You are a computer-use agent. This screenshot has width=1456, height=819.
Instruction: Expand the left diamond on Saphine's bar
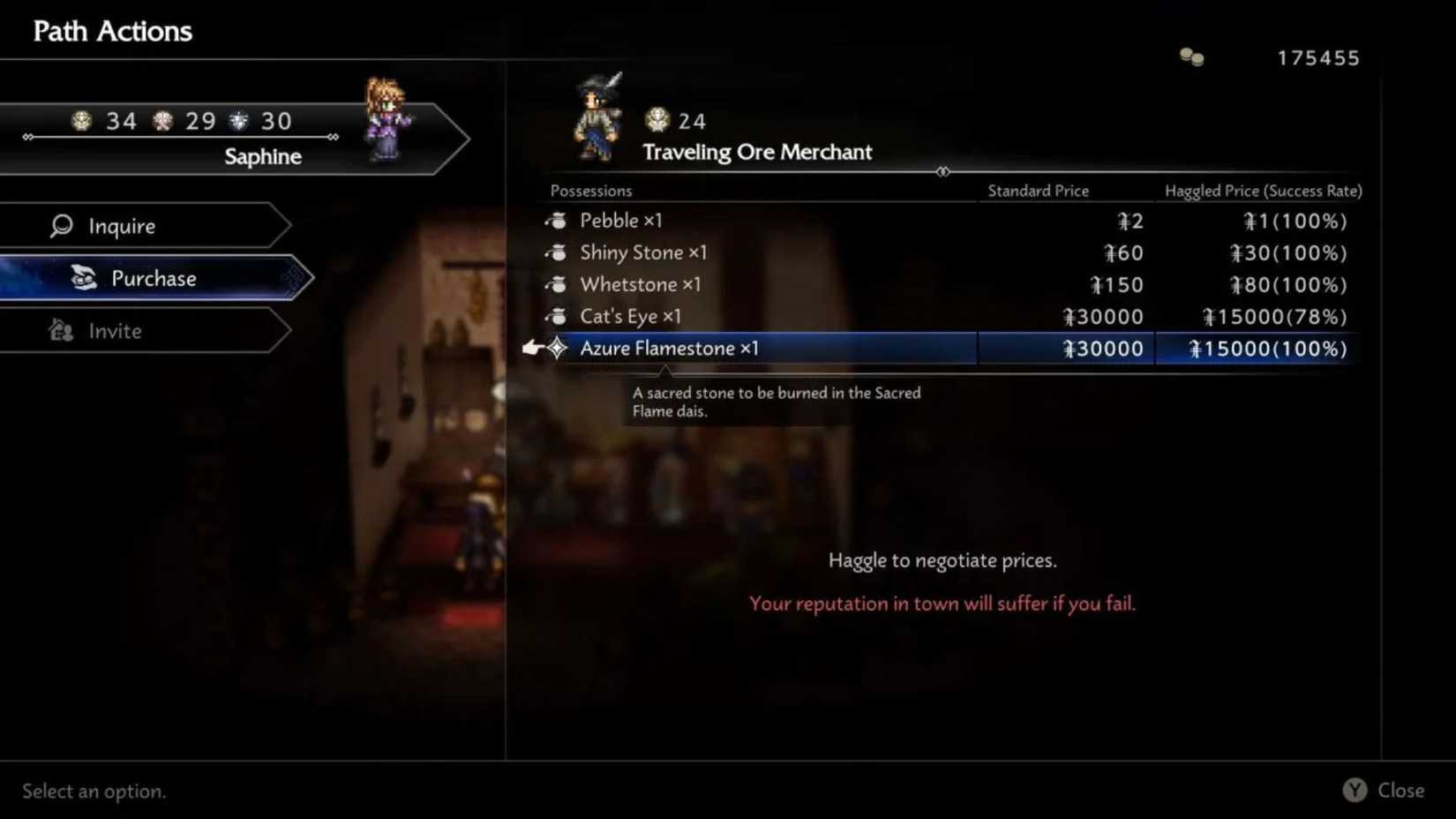26,137
